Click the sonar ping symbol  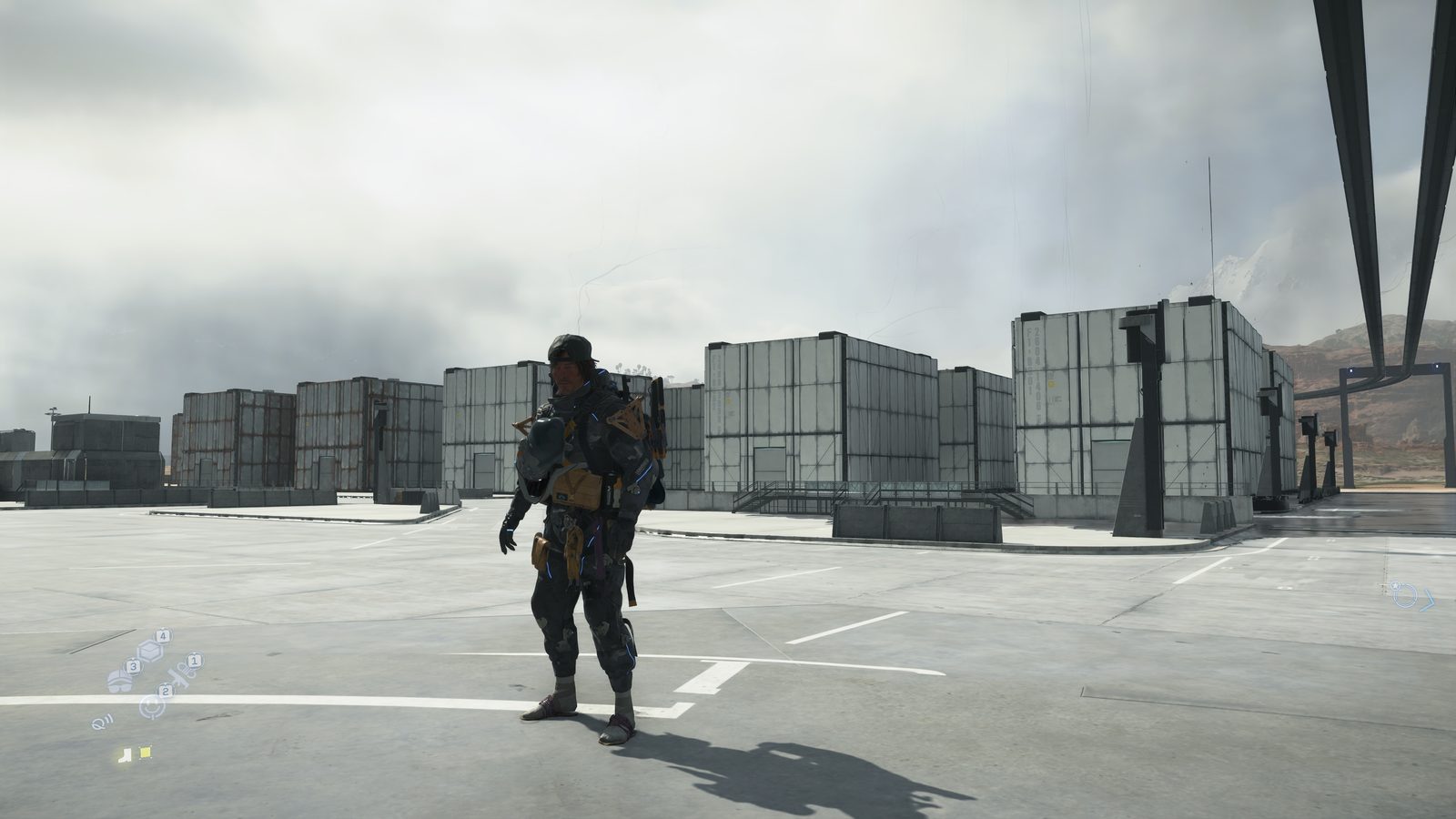click(x=102, y=722)
